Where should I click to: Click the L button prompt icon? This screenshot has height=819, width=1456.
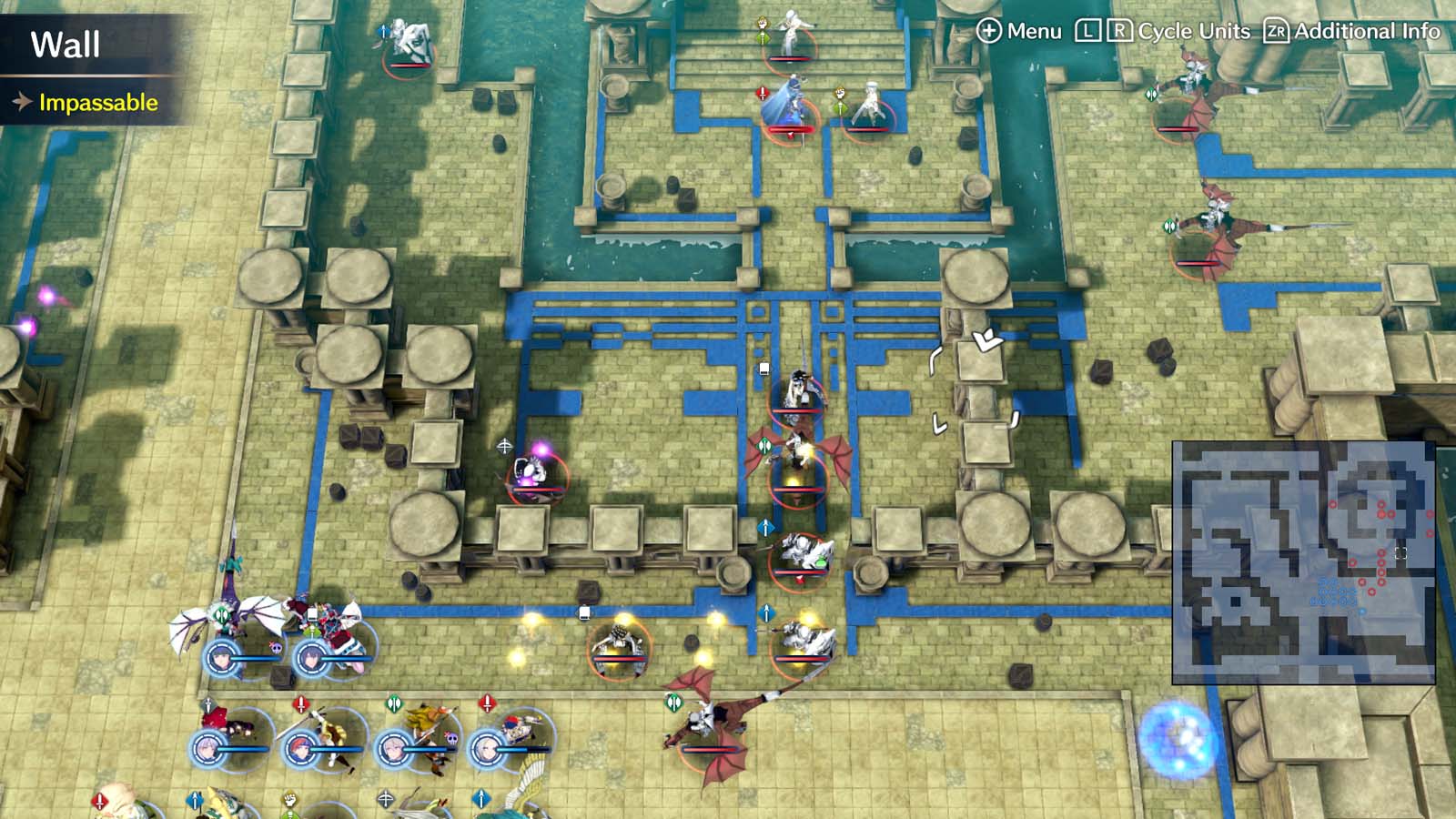[1088, 31]
